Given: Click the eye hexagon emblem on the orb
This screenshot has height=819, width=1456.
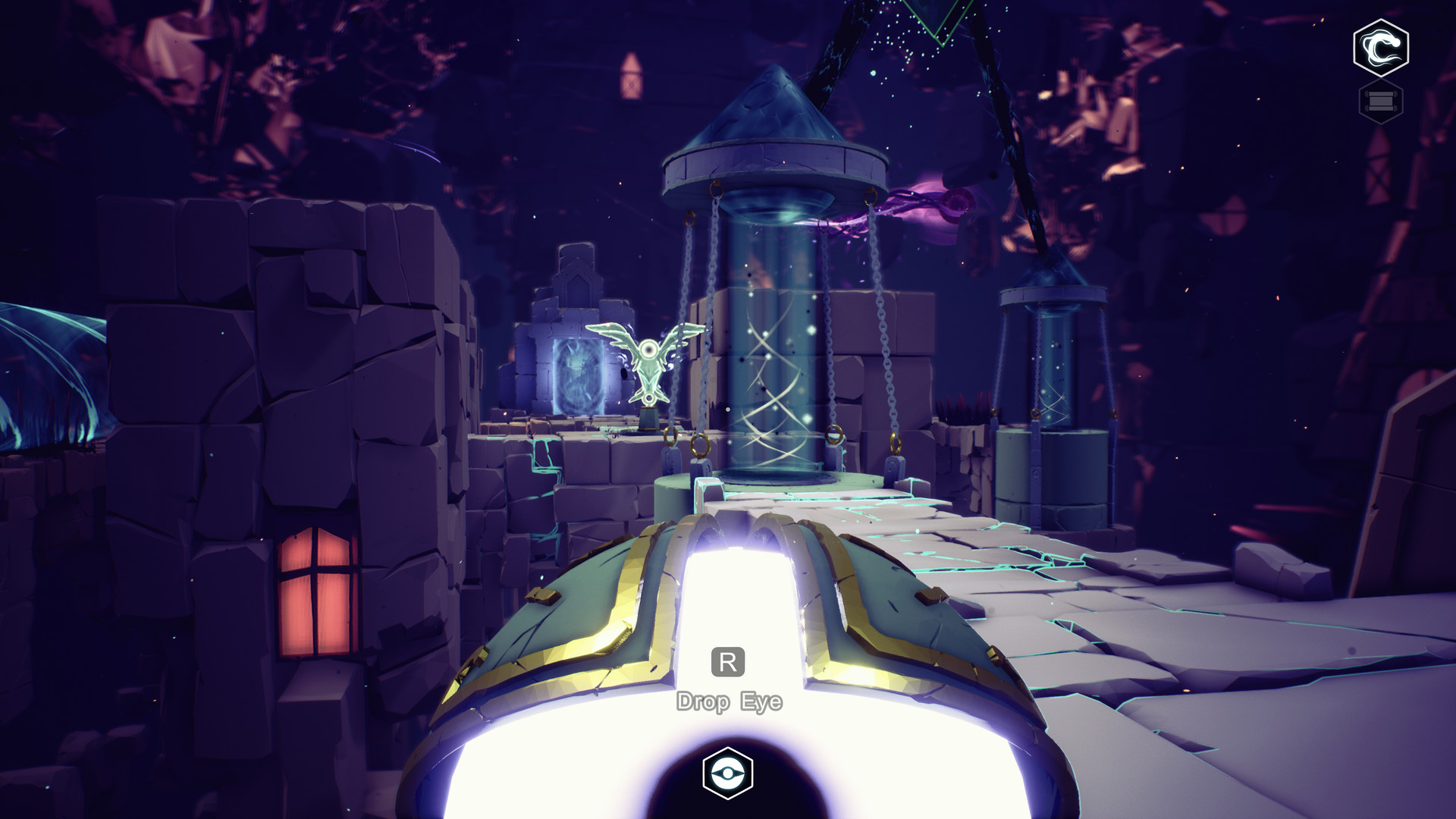Looking at the screenshot, I should 730,775.
